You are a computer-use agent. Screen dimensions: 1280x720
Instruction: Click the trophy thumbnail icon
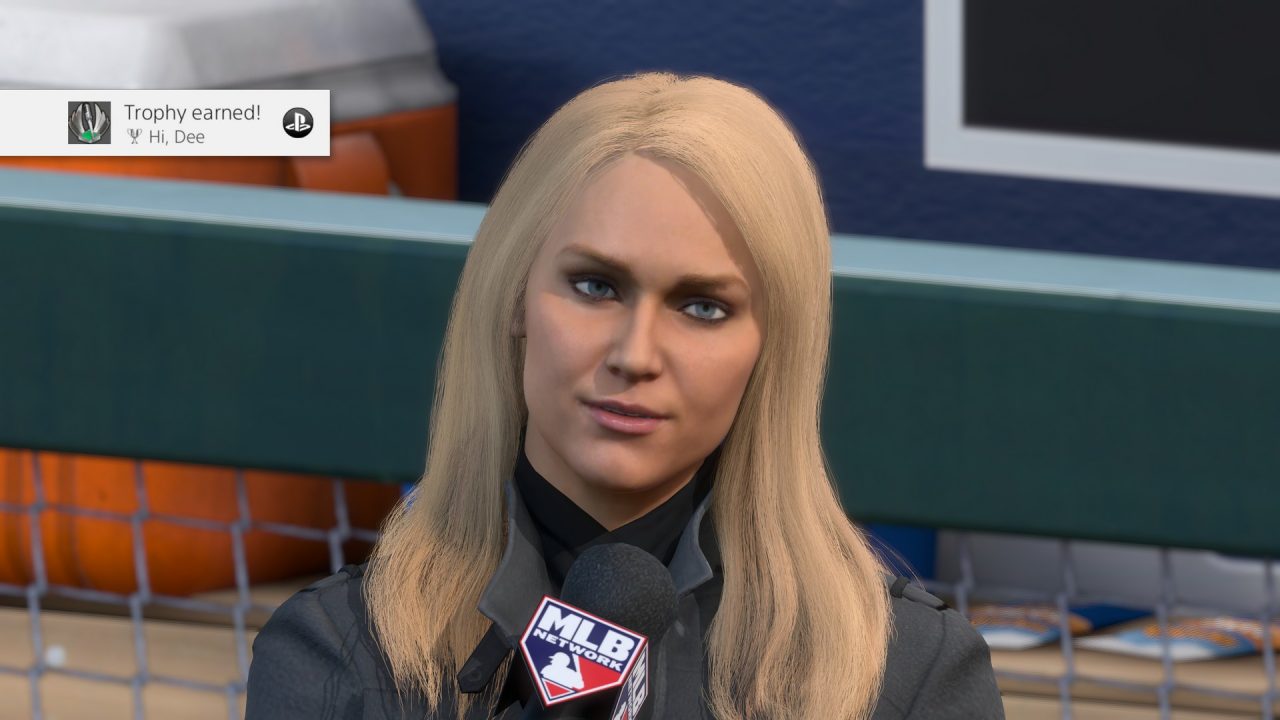click(89, 123)
